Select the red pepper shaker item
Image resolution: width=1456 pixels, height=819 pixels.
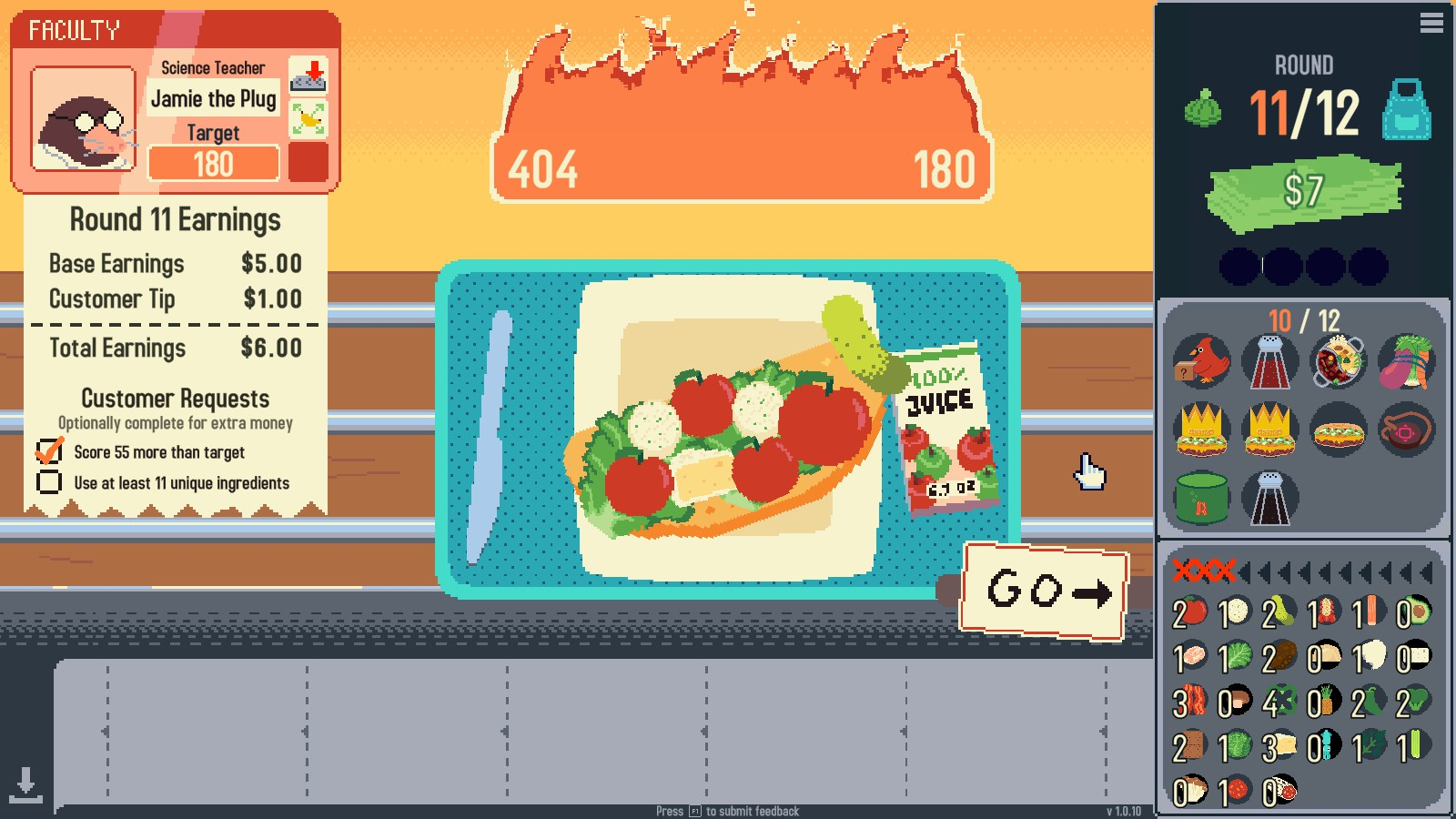pos(1269,361)
